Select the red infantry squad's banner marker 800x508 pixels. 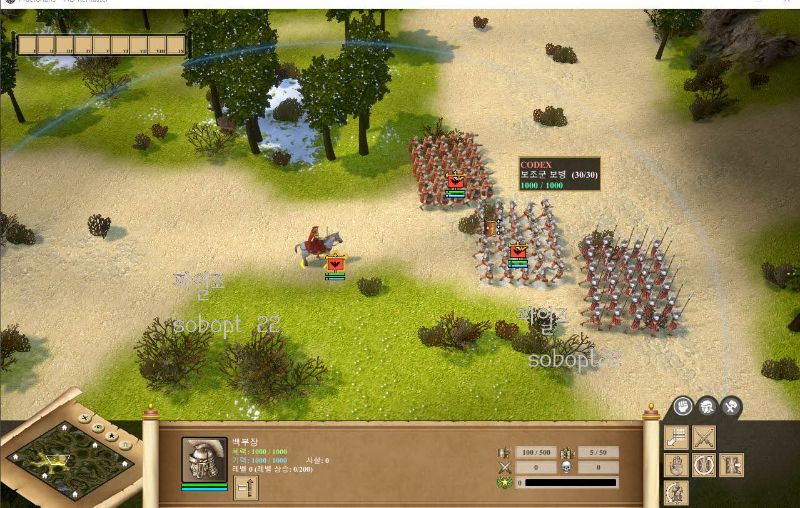(456, 183)
